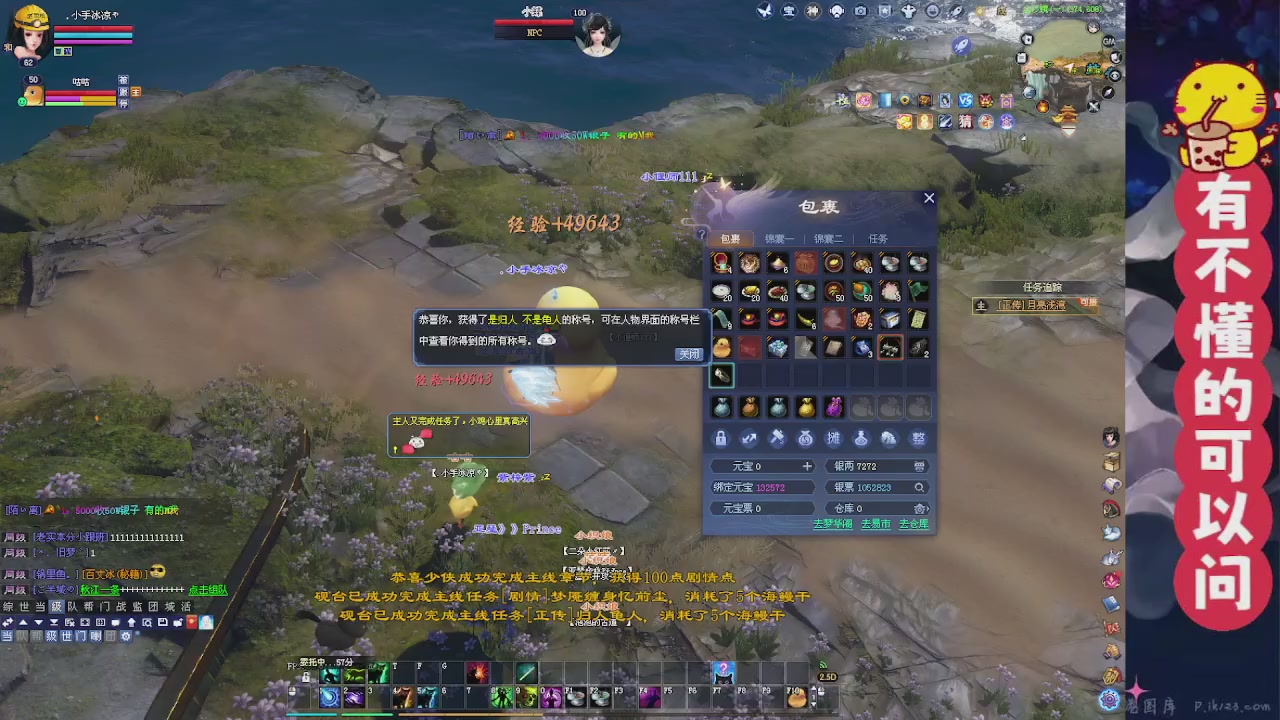This screenshot has height=720, width=1280.
Task: Open the question-mark help icon on bag panel
Action: (702, 233)
